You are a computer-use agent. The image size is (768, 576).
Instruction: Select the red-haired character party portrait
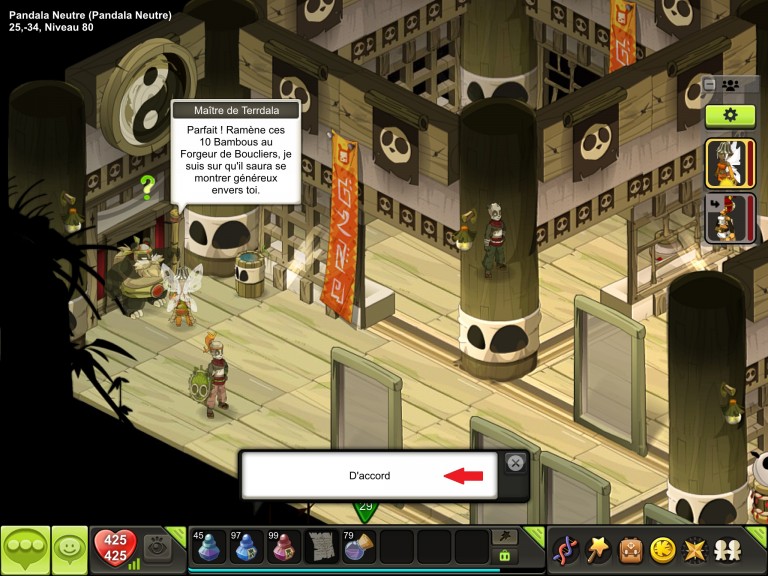[730, 219]
